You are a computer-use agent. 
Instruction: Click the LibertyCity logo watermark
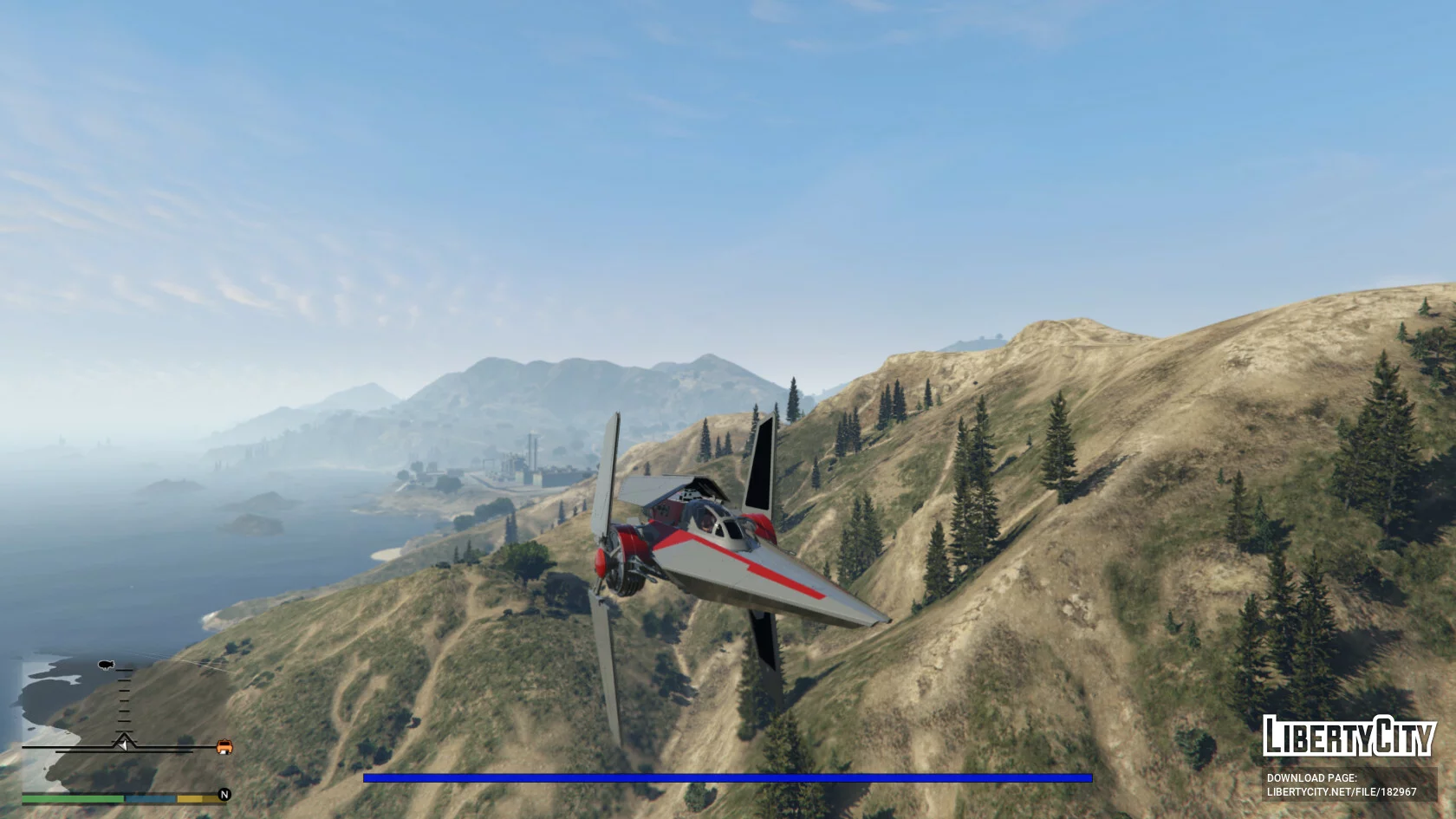coord(1348,737)
